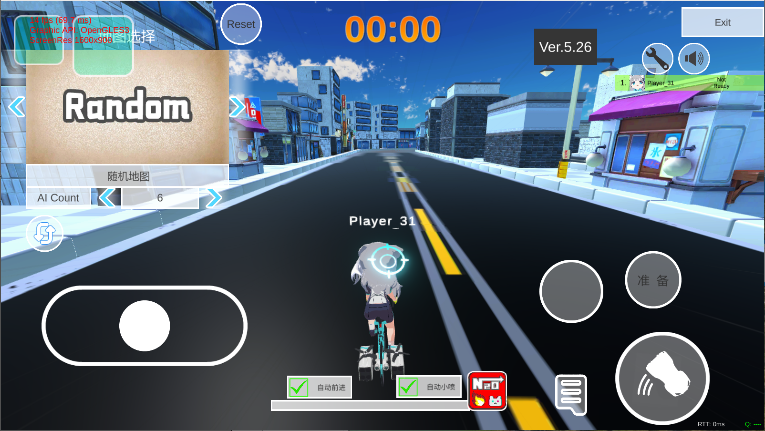Tap the steering joystick knob
The width and height of the screenshot is (765, 431).
(x=144, y=325)
